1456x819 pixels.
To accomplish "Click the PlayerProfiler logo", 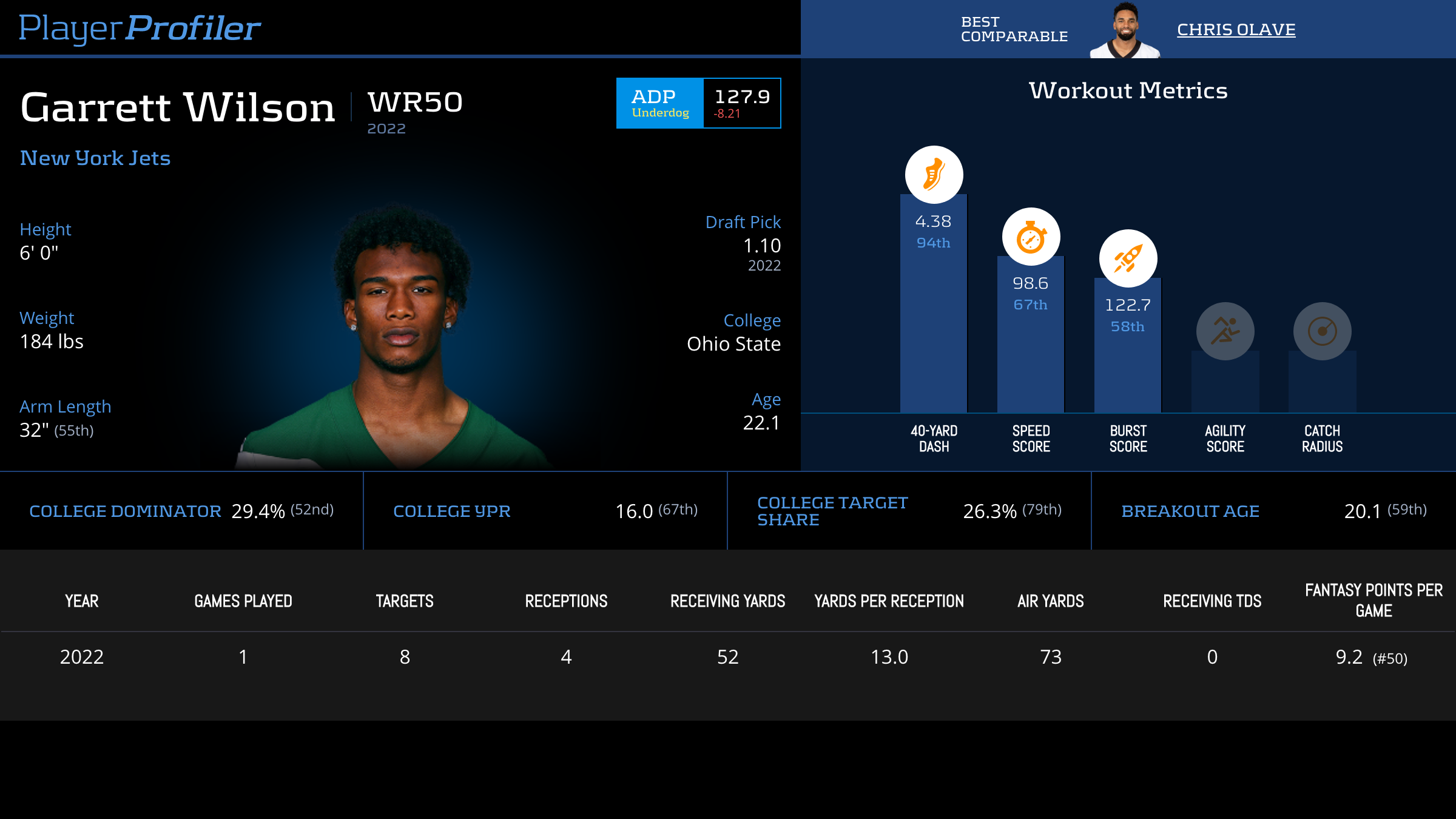I will pos(140,29).
